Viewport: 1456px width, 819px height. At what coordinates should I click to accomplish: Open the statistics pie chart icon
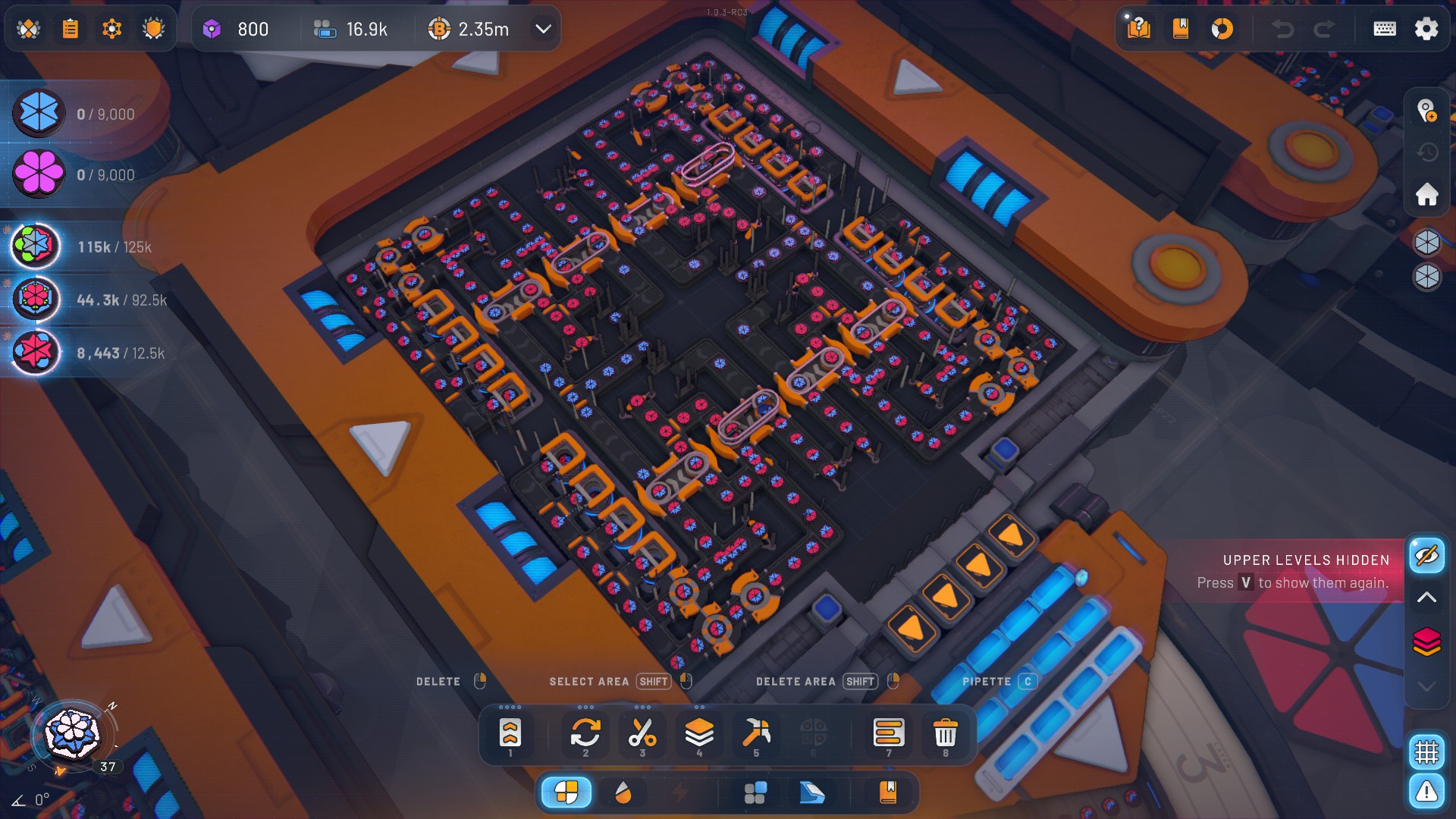1223,29
